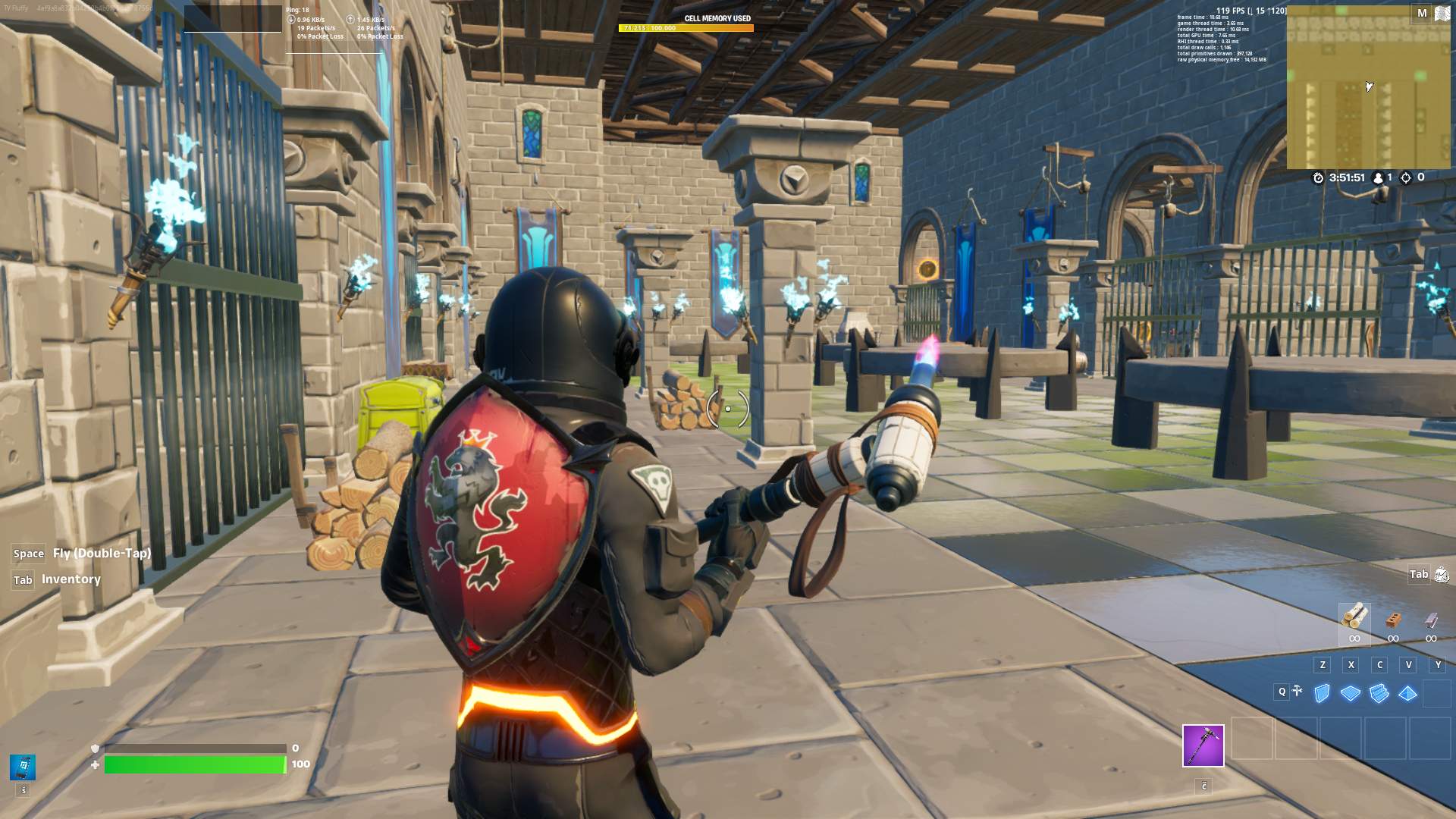This screenshot has width=1456, height=819.
Task: Select the floor building piece
Action: coord(1351,693)
